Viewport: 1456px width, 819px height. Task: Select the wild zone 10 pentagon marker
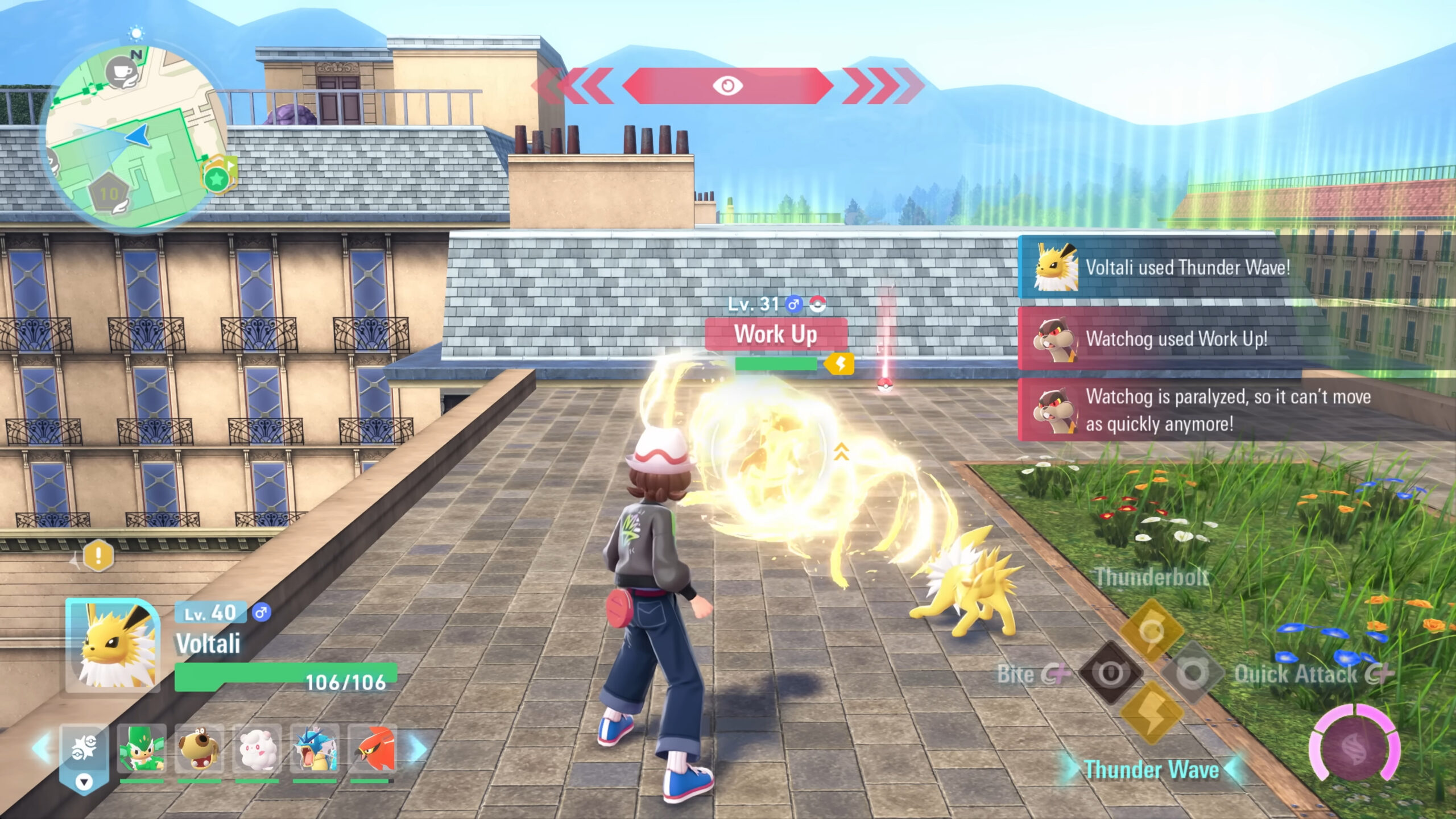pos(109,195)
